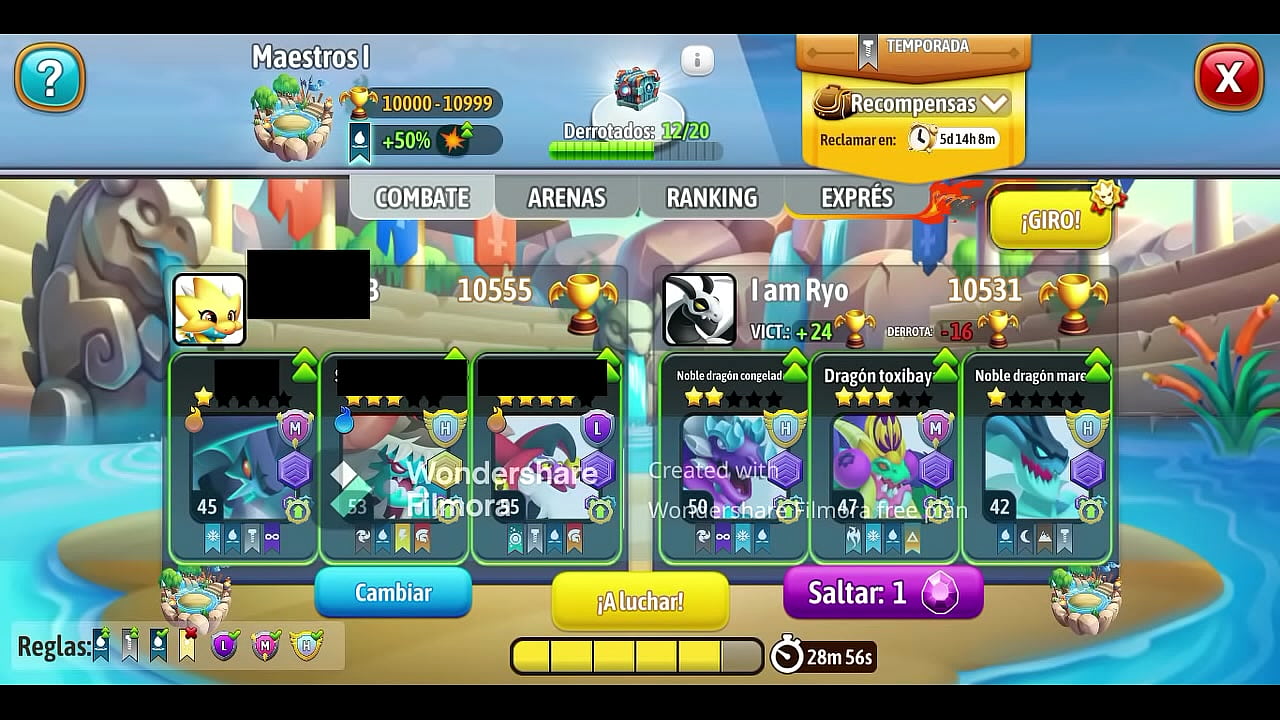Screen dimensions: 1280x720
Task: Tap the defeated rewards chest icon
Action: [637, 90]
